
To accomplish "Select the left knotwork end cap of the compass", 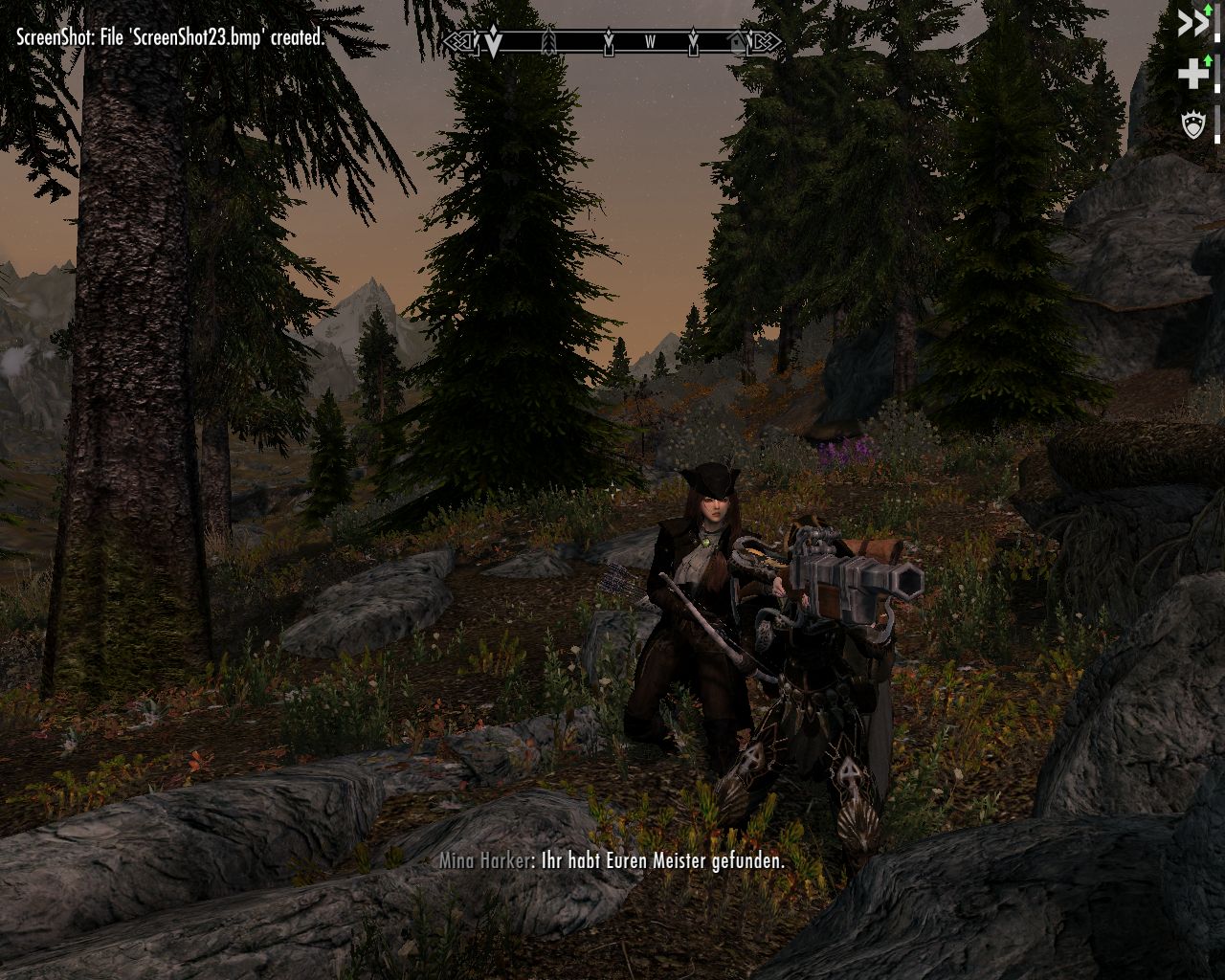I will click(459, 42).
